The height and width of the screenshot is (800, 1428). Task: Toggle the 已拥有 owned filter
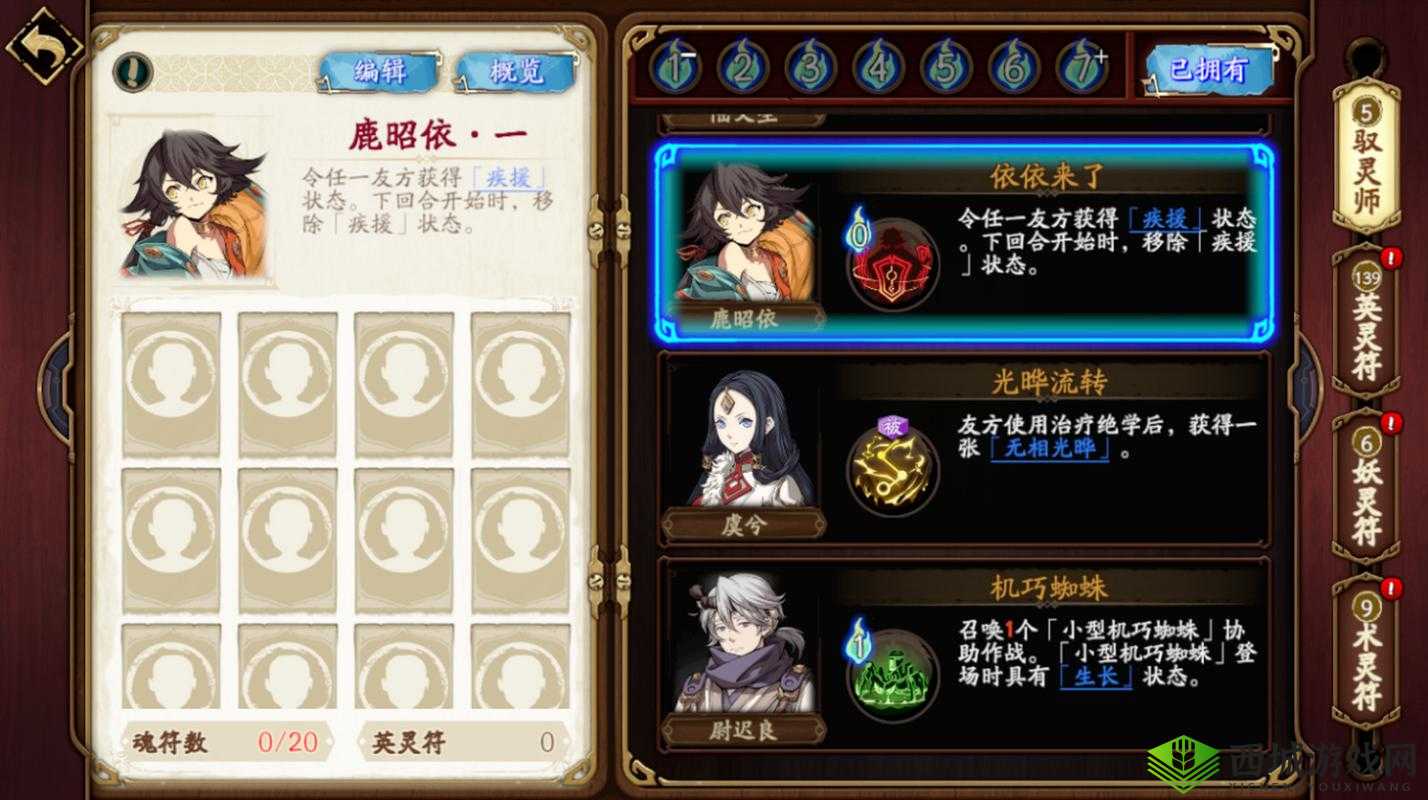pos(1210,70)
